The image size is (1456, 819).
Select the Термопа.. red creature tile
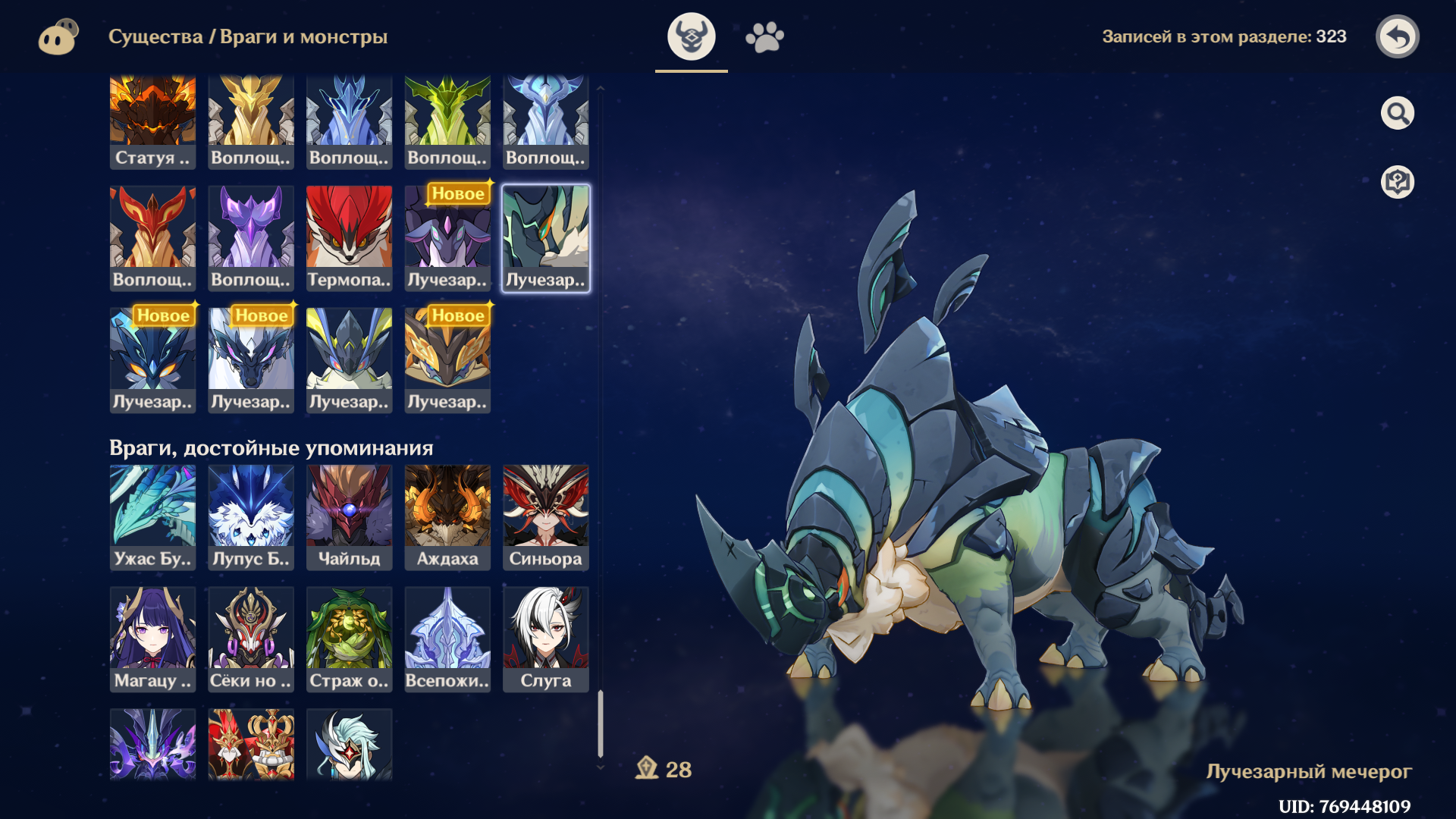(x=349, y=238)
